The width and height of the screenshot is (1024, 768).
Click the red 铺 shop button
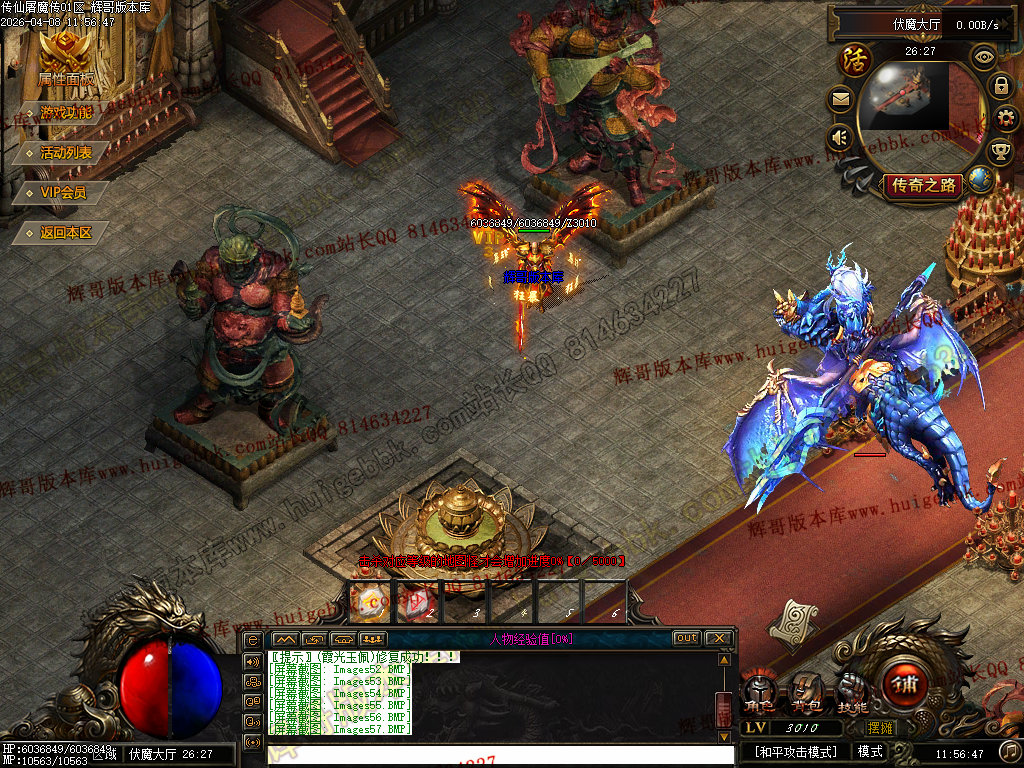[906, 687]
